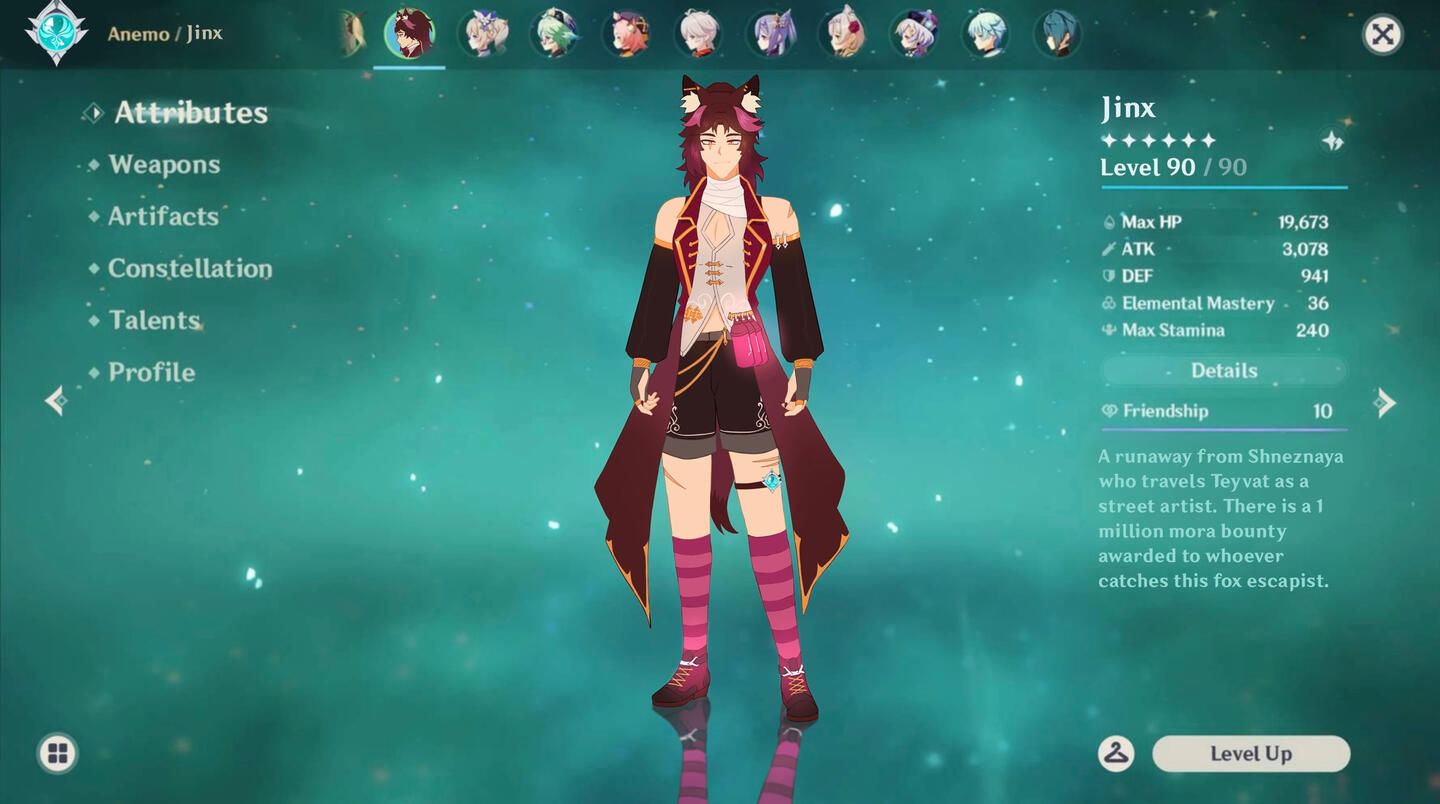Close the character screen

pos(1382,35)
